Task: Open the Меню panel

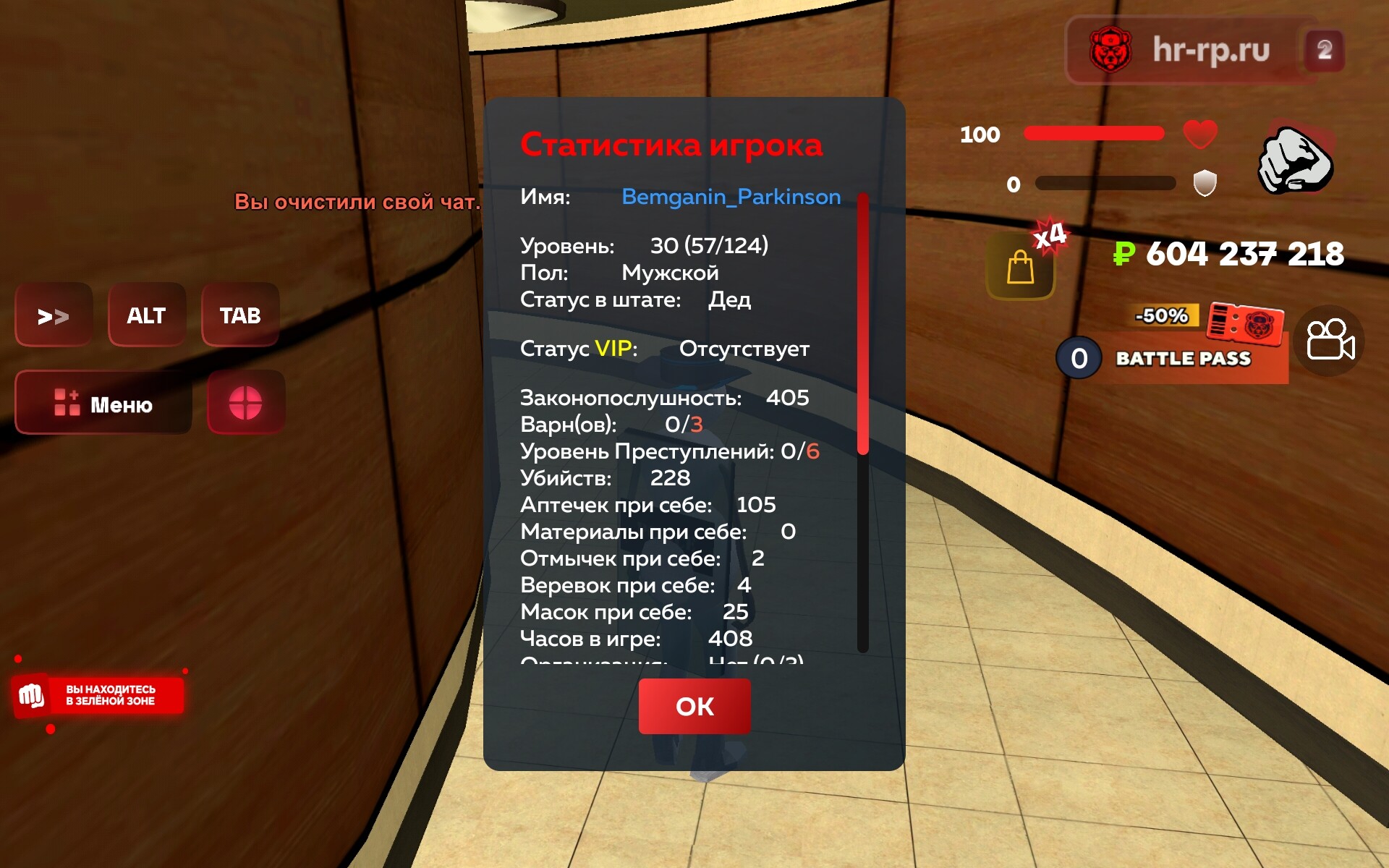Action: (103, 403)
